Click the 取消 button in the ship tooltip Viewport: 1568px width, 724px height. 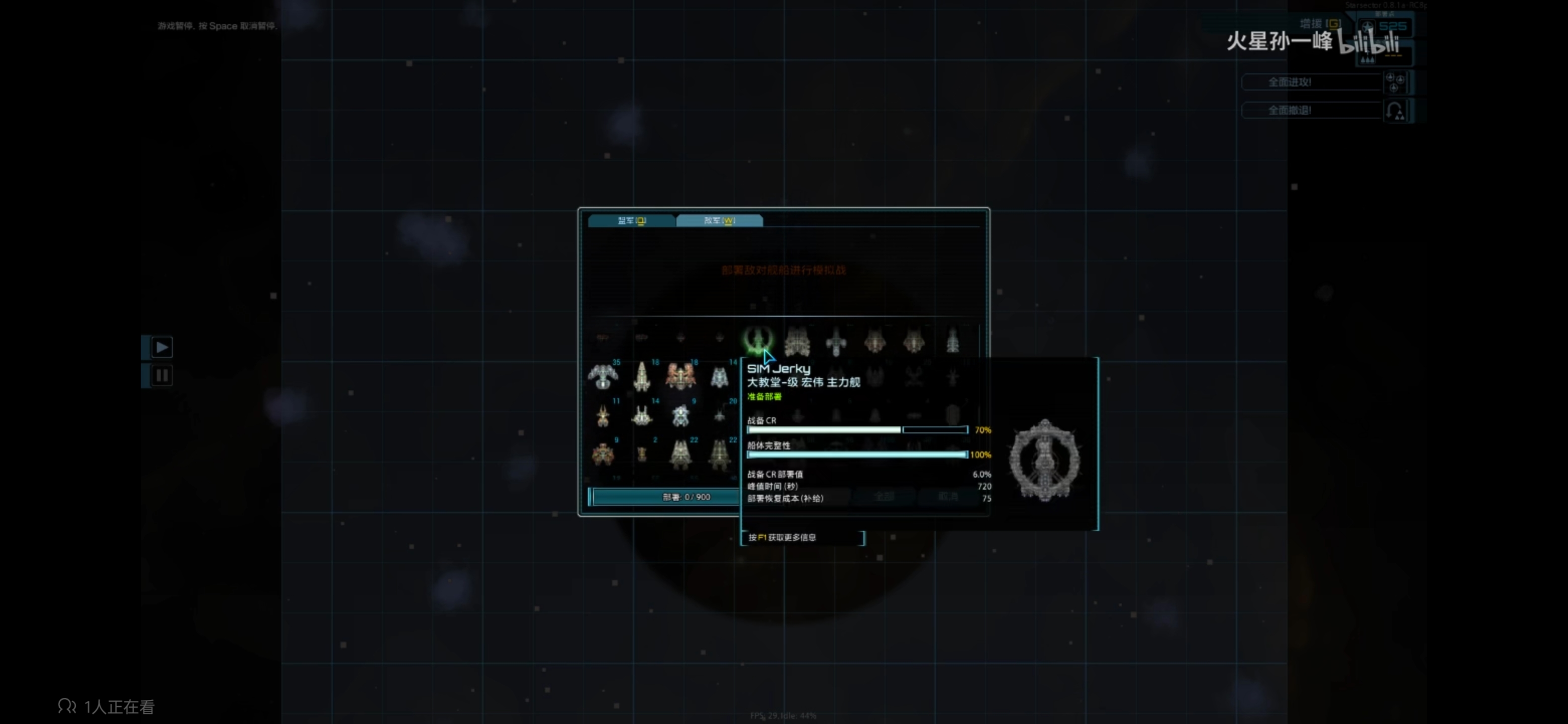947,496
